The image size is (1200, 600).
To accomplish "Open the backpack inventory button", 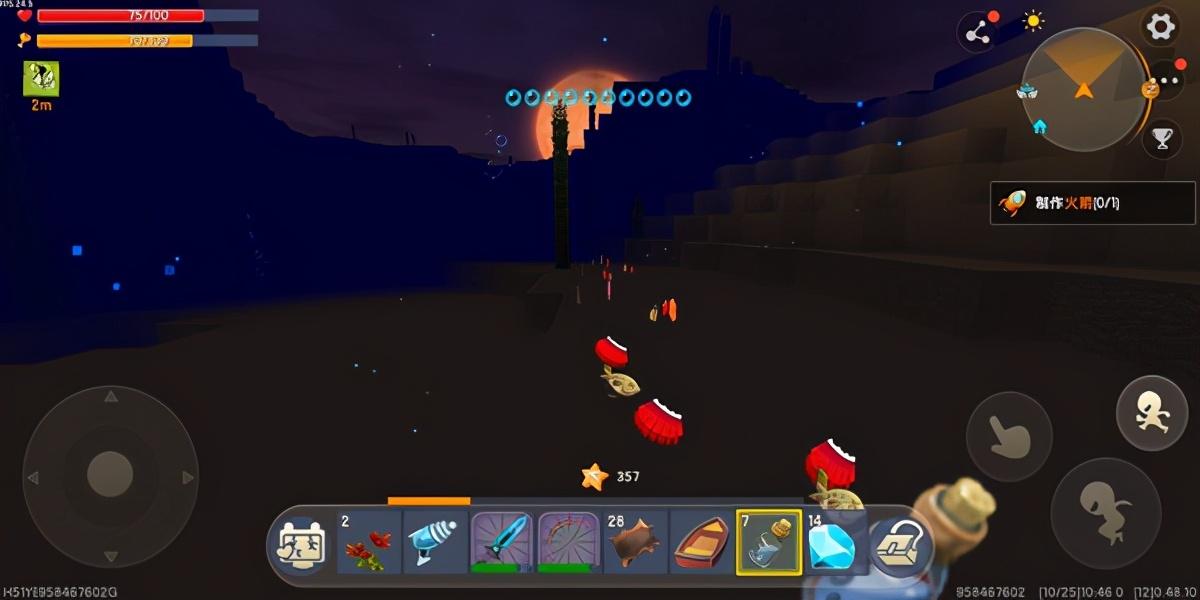I will click(x=898, y=546).
